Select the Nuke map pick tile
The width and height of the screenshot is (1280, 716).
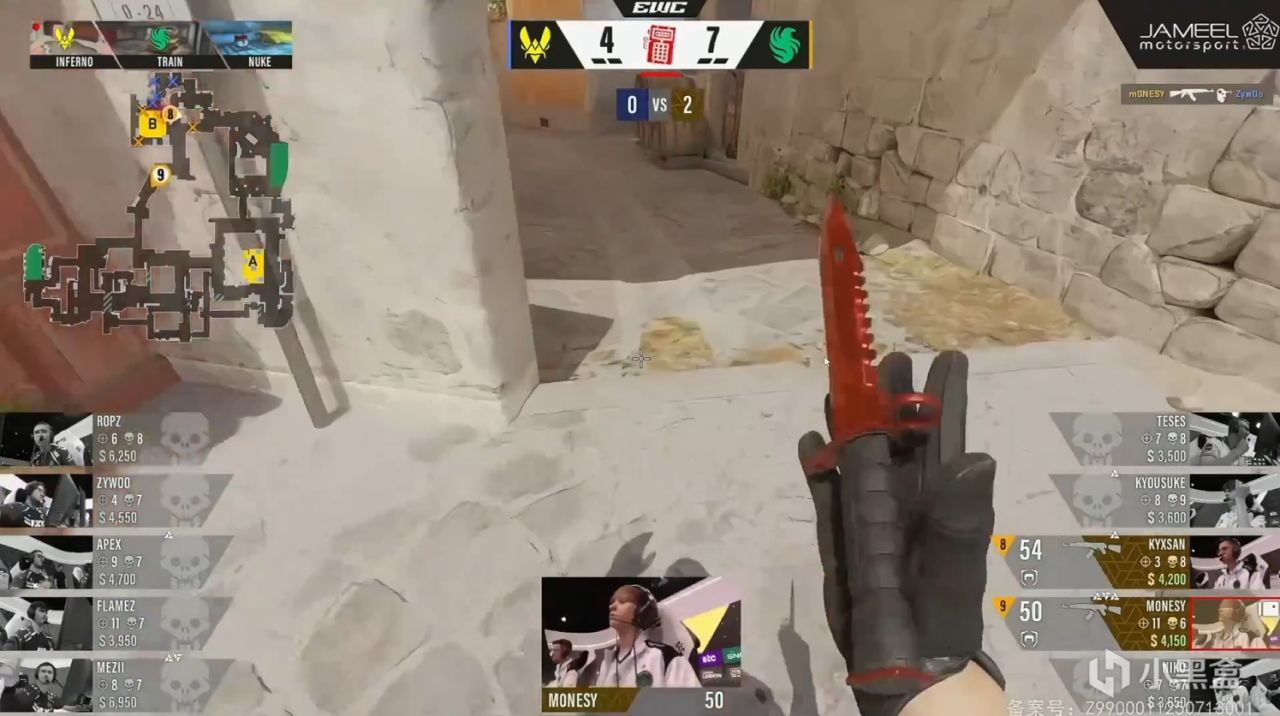click(248, 44)
